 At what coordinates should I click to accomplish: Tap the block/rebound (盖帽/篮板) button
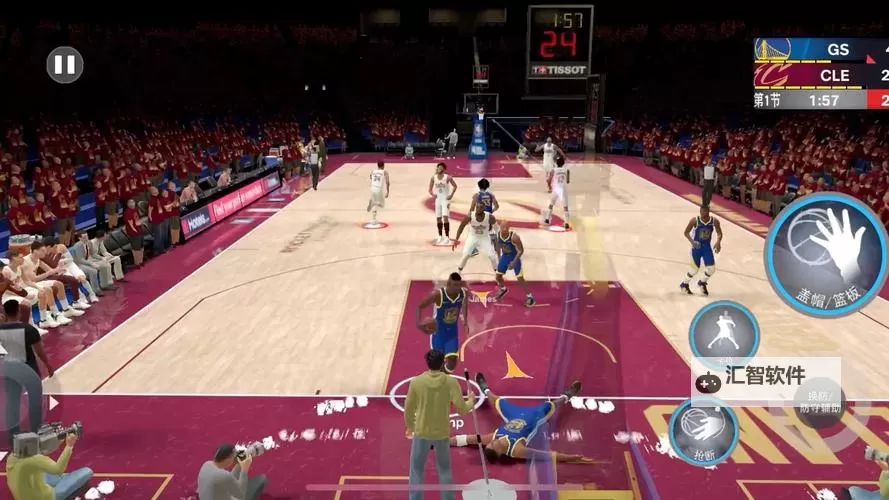click(826, 255)
